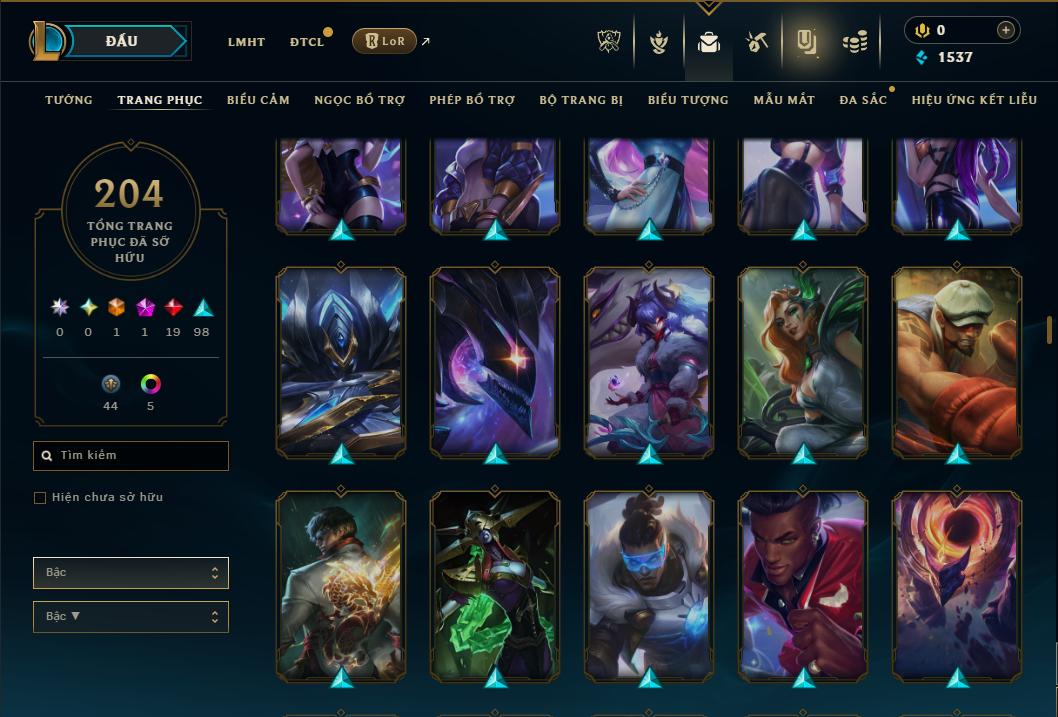Switch to the TƯỚNG tab

(69, 100)
